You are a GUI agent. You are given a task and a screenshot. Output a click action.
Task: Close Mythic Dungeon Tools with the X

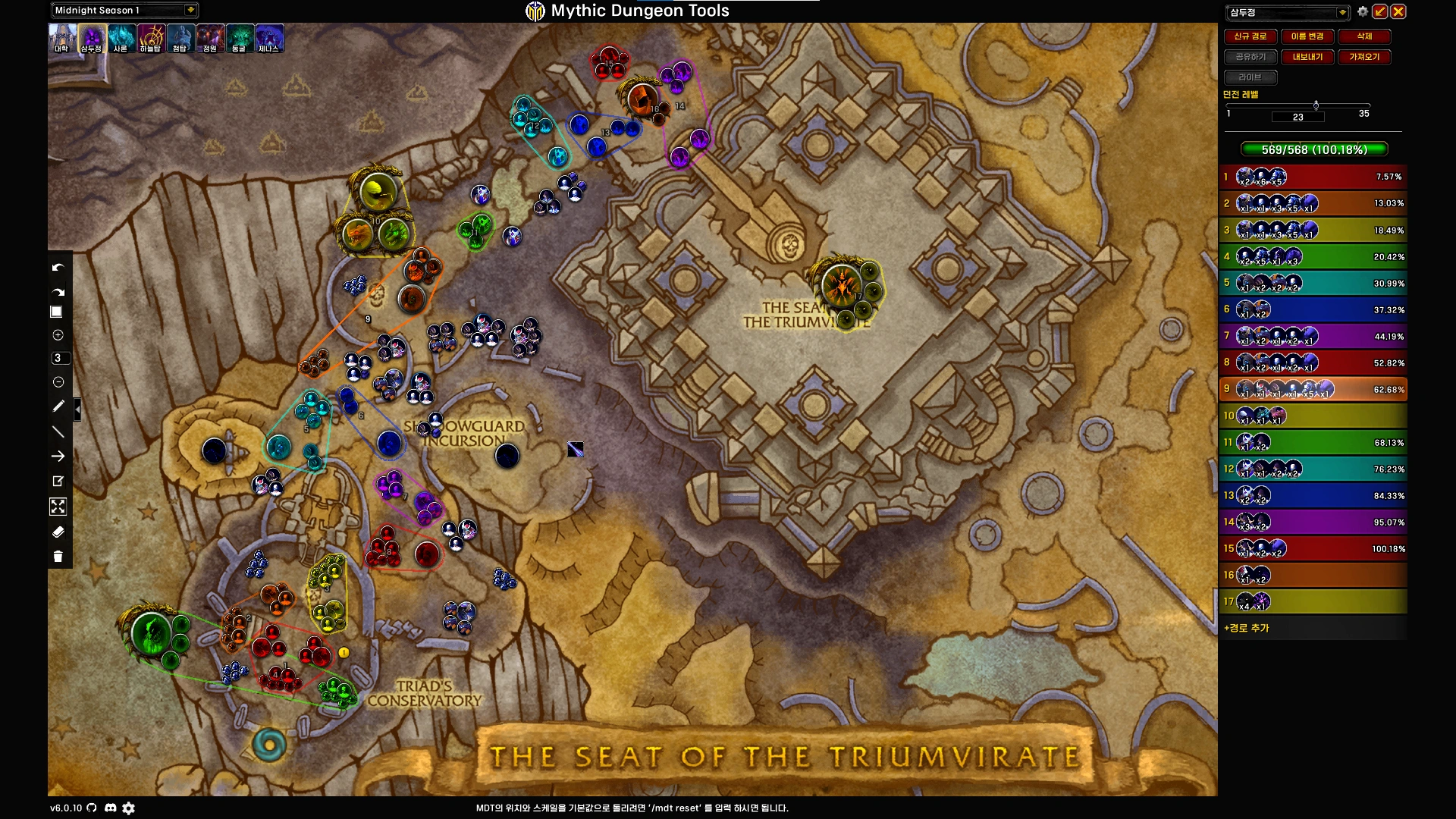[x=1398, y=11]
